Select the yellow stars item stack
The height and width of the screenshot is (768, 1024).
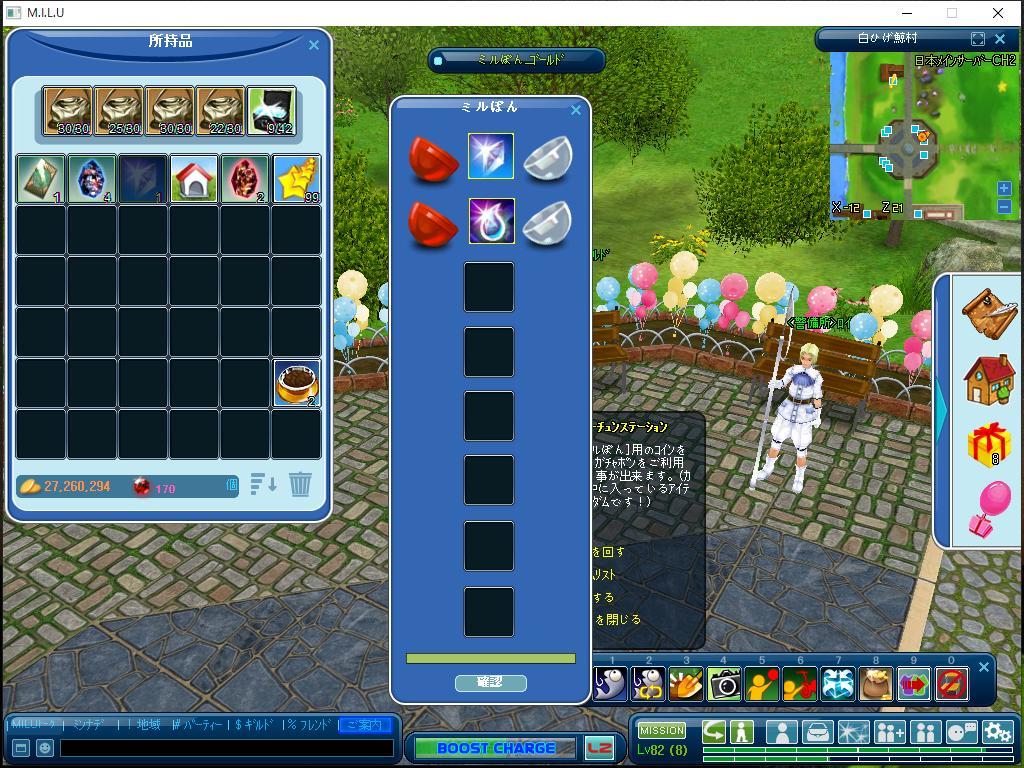tap(297, 179)
